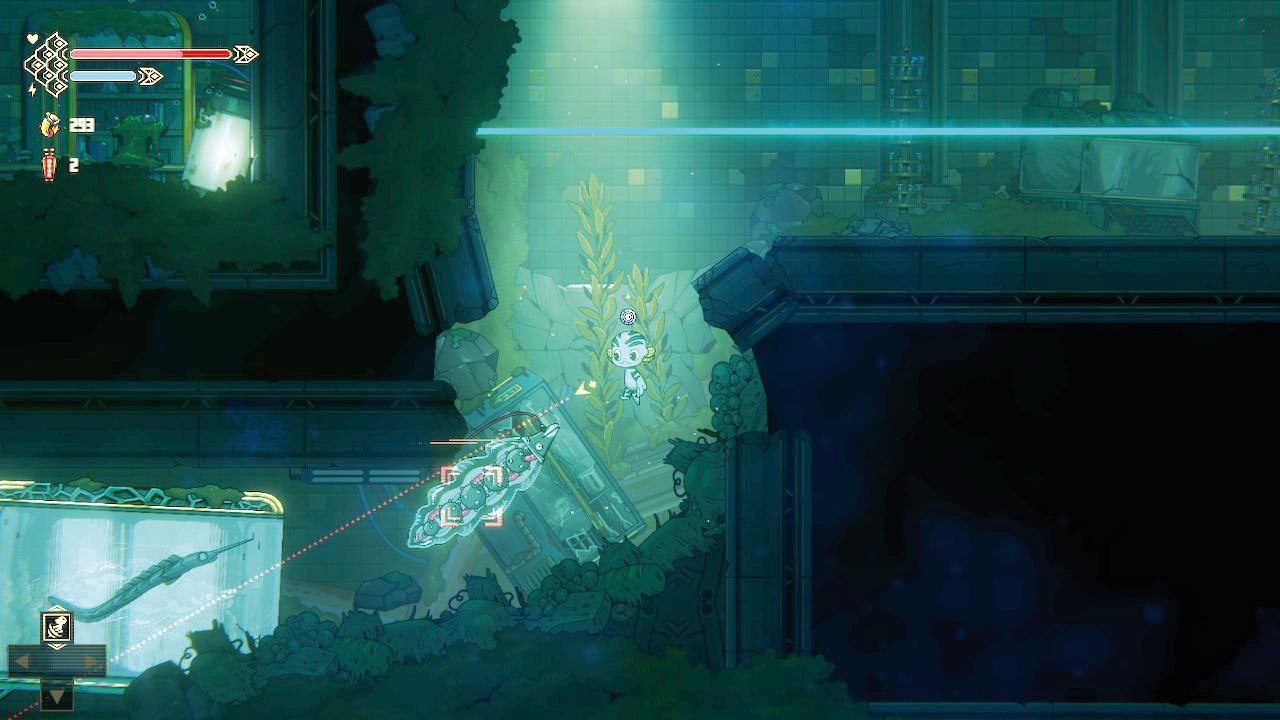Click the arrowhead cap at the health bar's end
This screenshot has height=720, width=1280.
click(x=245, y=54)
